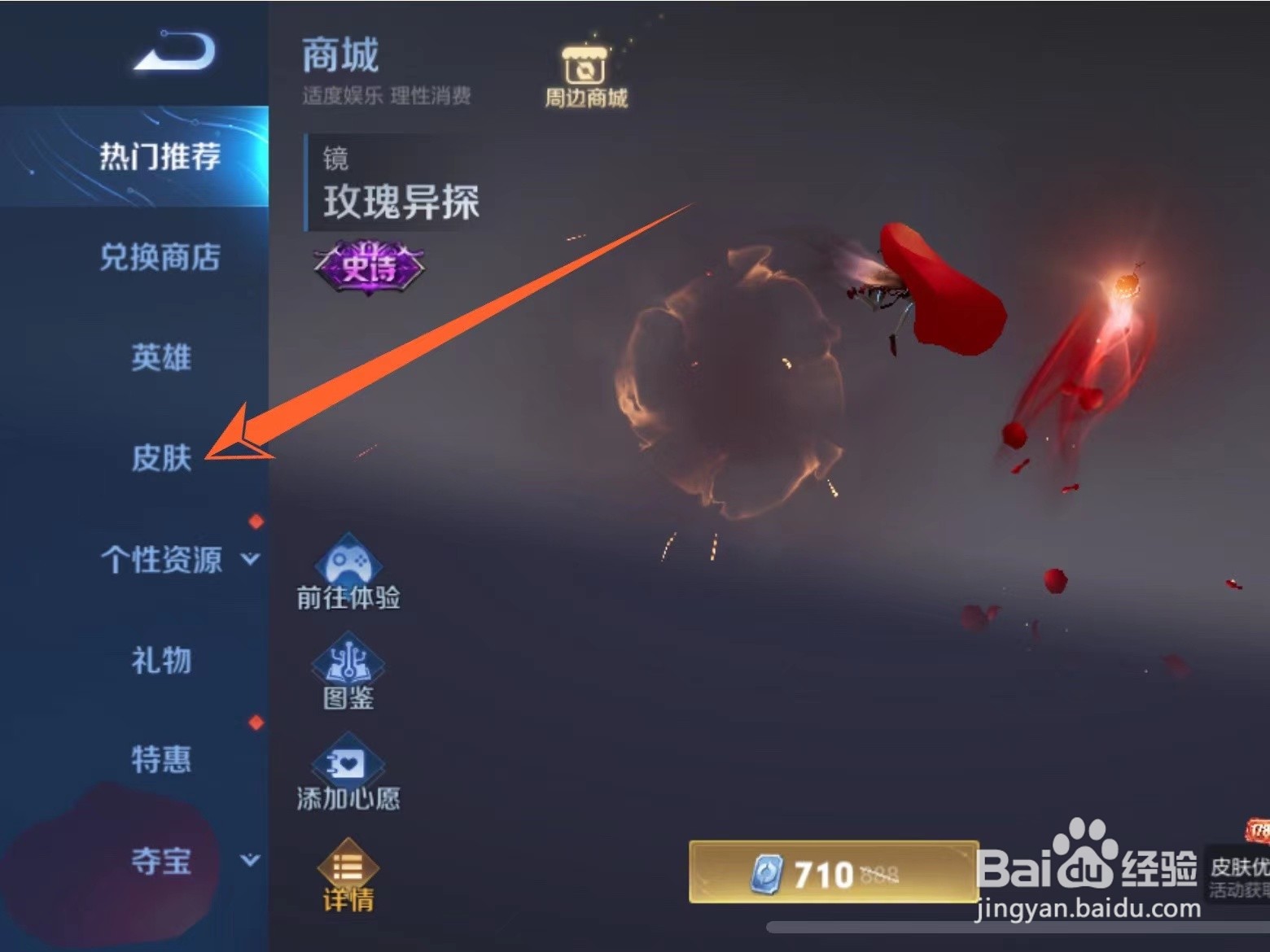The width and height of the screenshot is (1270, 952).
Task: Click the back arrow to exit shop
Action: pos(171,50)
